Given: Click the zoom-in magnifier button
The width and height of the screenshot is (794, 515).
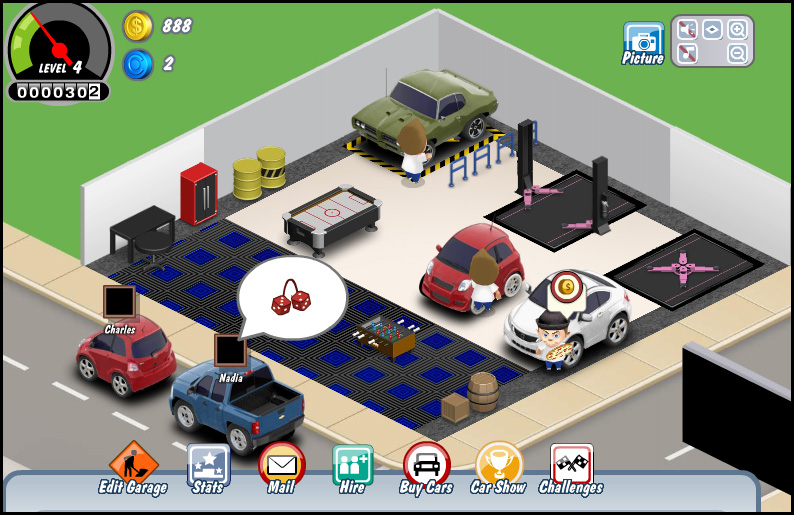Looking at the screenshot, I should point(738,30).
